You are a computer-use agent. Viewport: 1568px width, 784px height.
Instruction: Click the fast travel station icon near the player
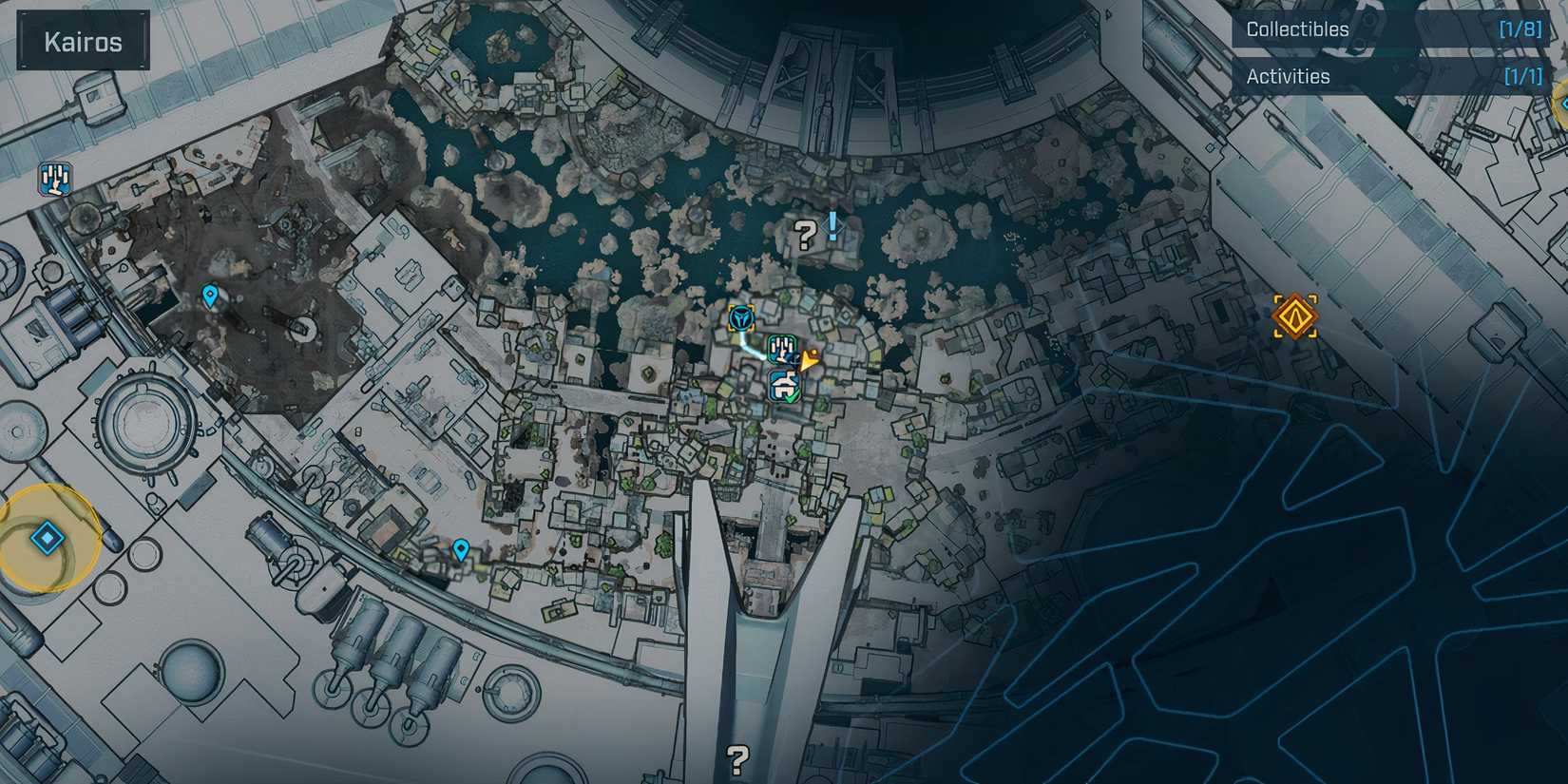point(782,350)
